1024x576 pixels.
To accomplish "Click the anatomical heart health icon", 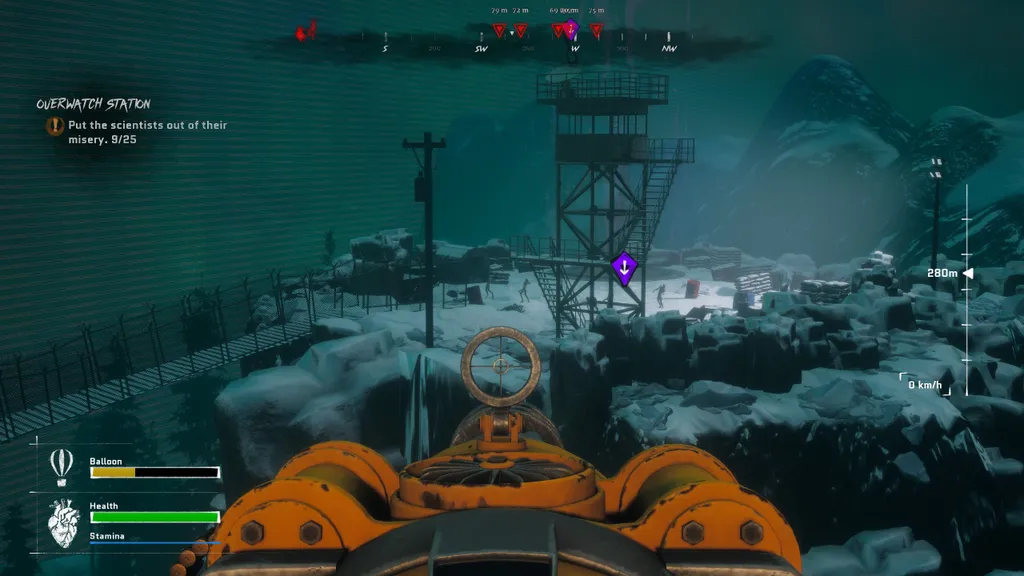I will click(x=64, y=522).
